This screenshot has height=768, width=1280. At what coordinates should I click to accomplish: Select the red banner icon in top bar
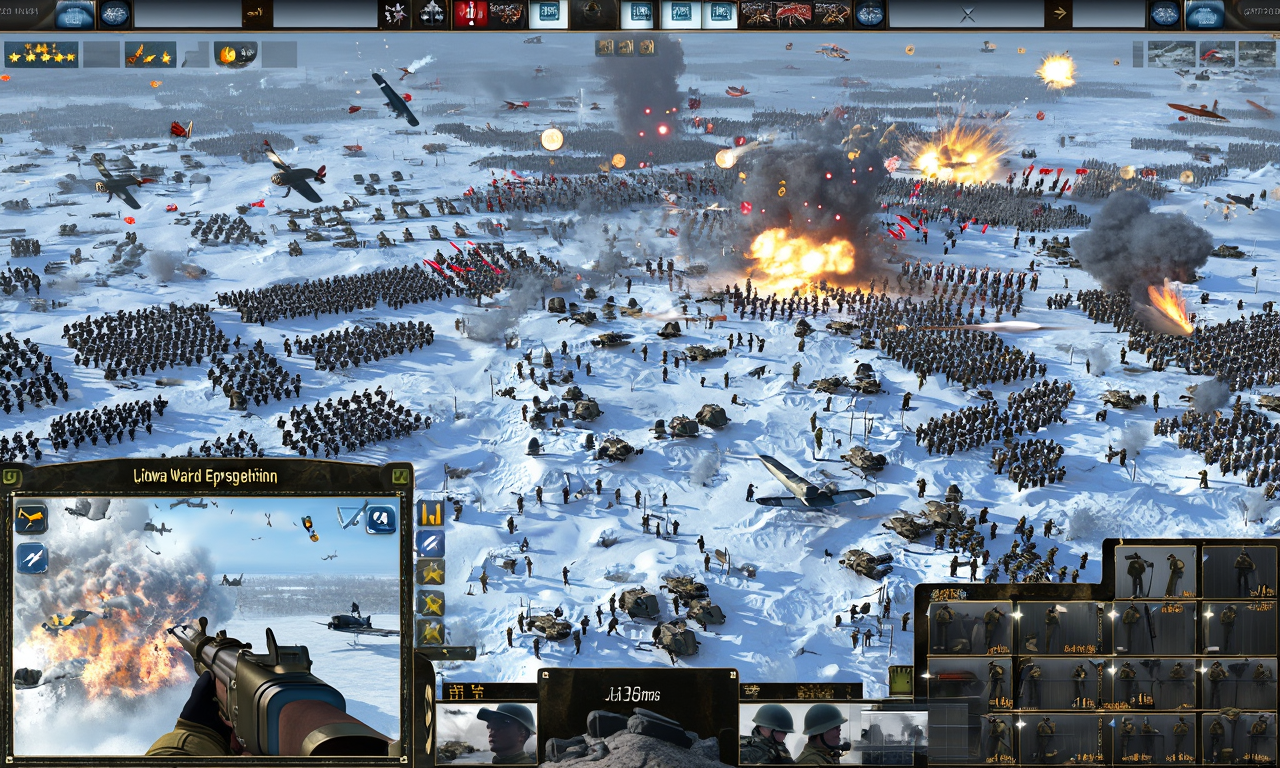tap(469, 14)
